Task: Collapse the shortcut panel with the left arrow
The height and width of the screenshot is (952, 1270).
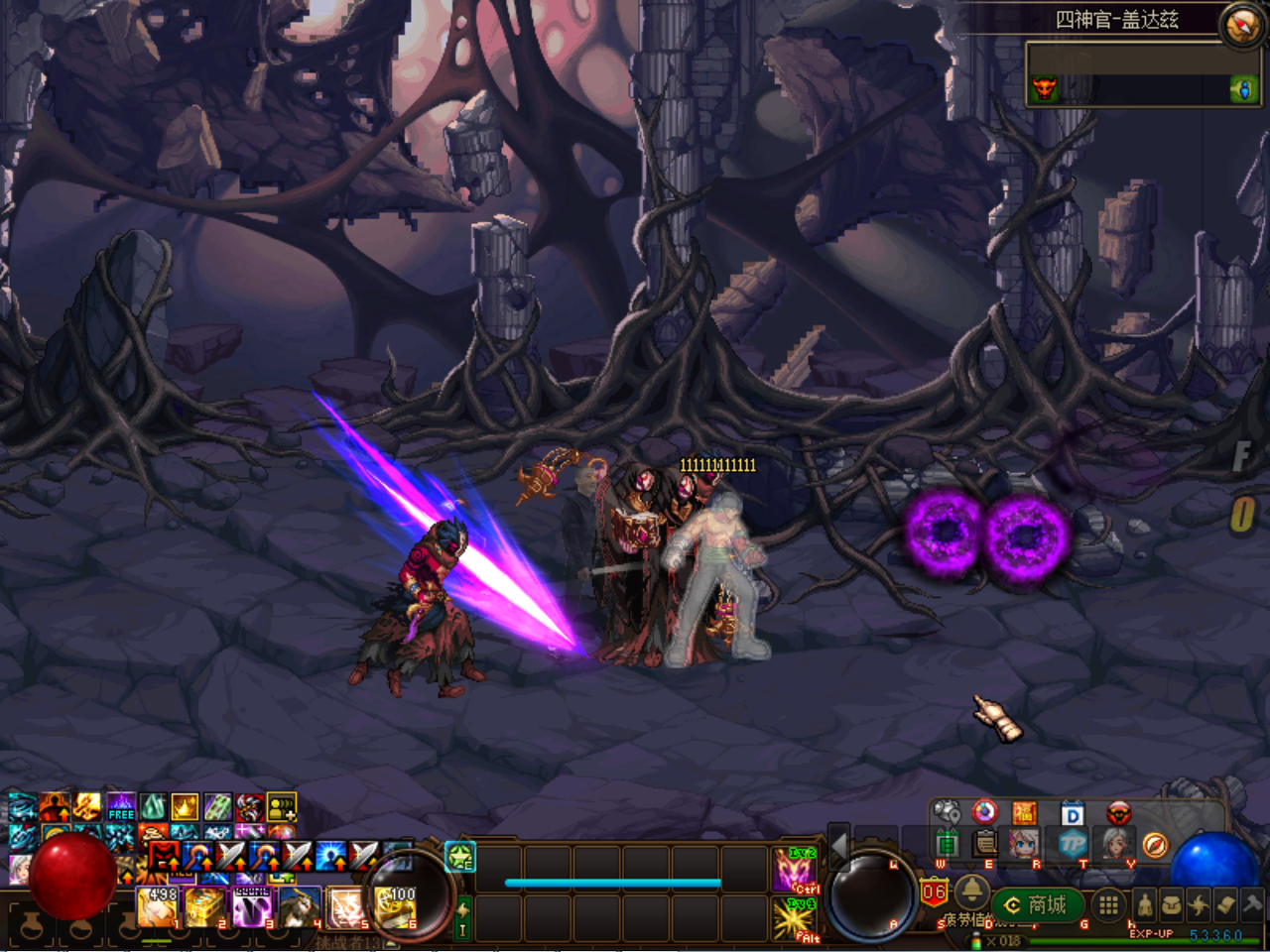Action: [839, 846]
